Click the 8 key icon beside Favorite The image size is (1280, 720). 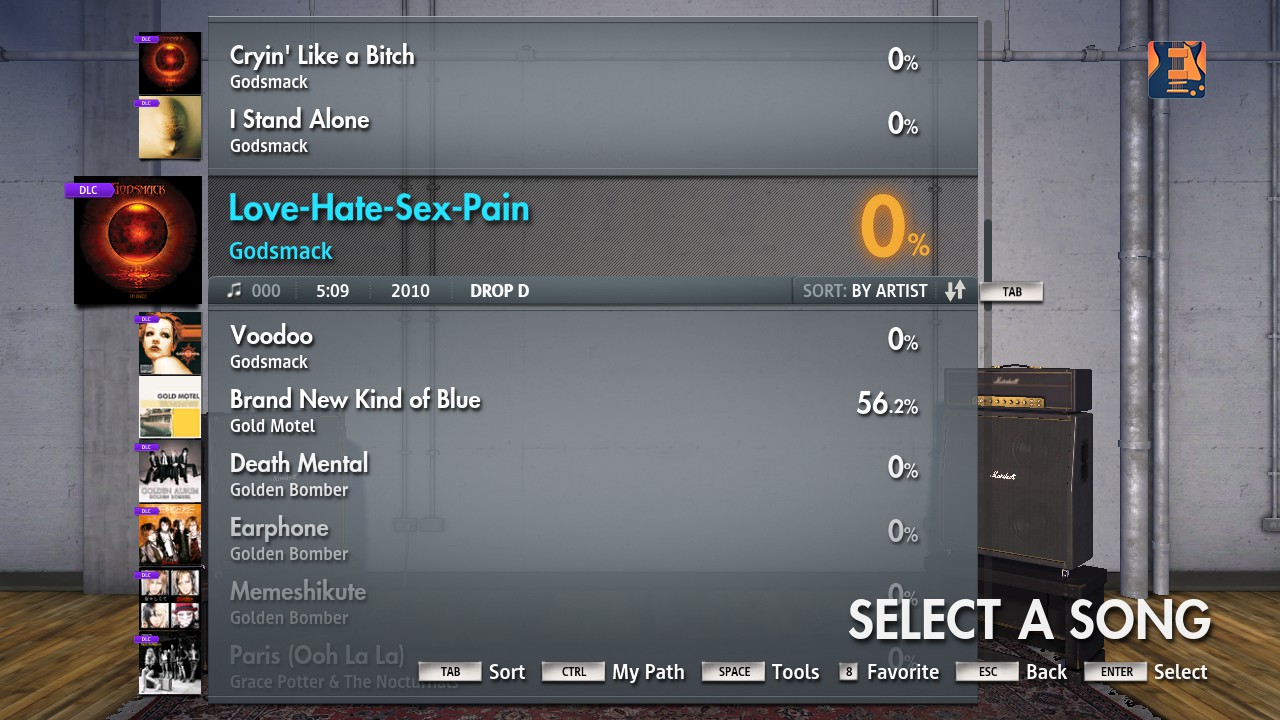pos(847,672)
